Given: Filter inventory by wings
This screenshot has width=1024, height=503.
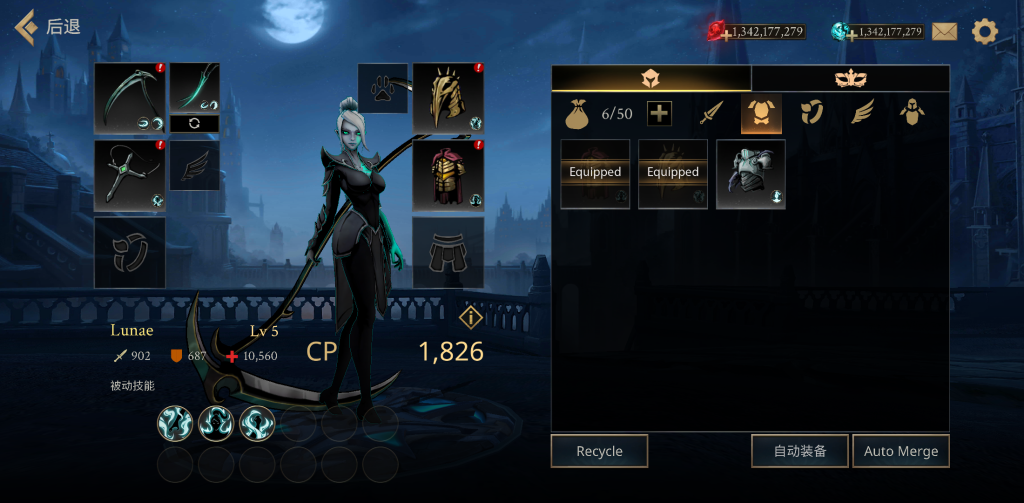Looking at the screenshot, I should [861, 114].
